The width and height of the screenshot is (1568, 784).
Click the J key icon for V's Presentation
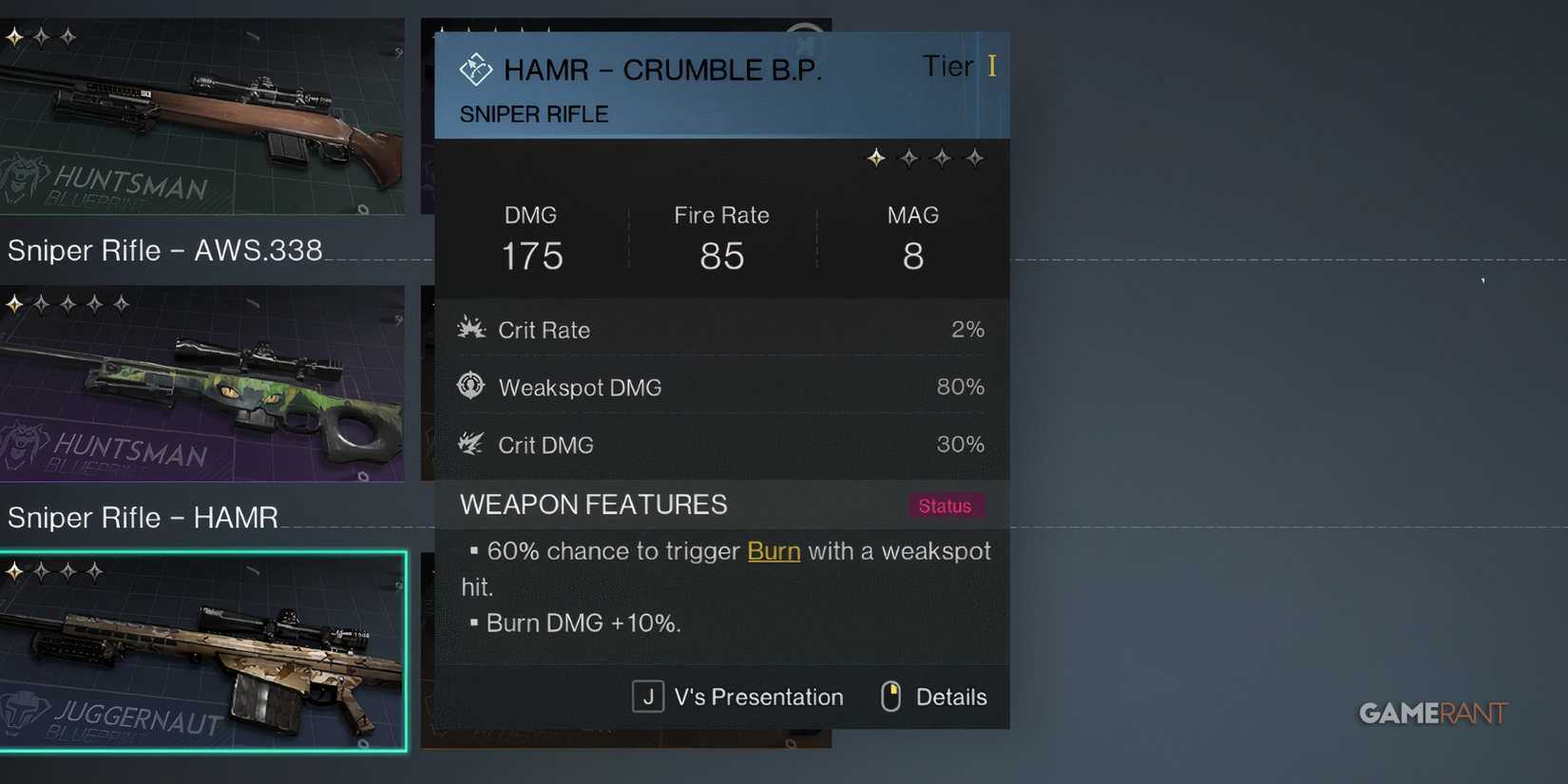[x=647, y=696]
